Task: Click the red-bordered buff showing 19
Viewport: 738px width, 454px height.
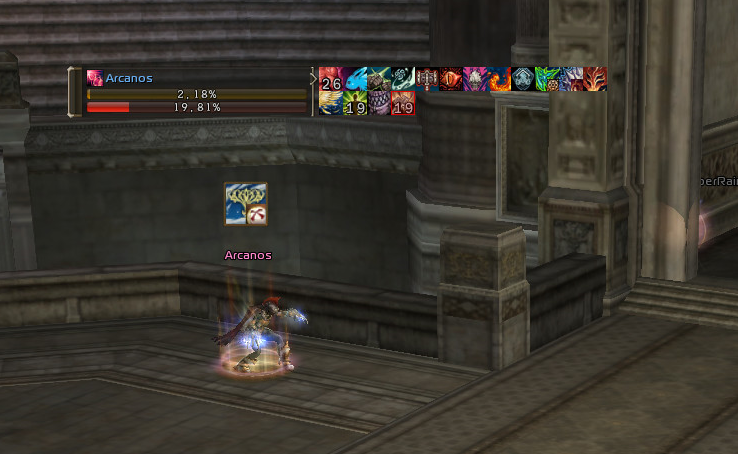Action: 403,103
